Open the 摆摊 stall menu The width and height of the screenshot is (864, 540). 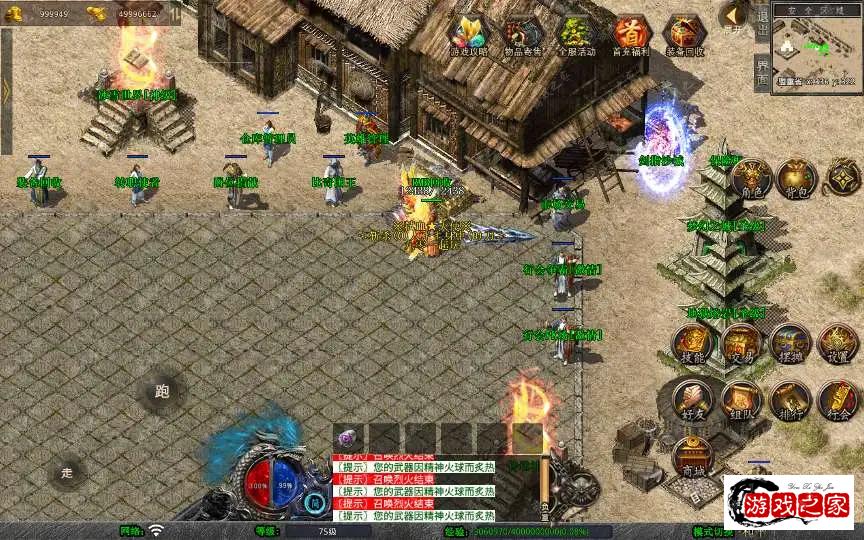789,344
